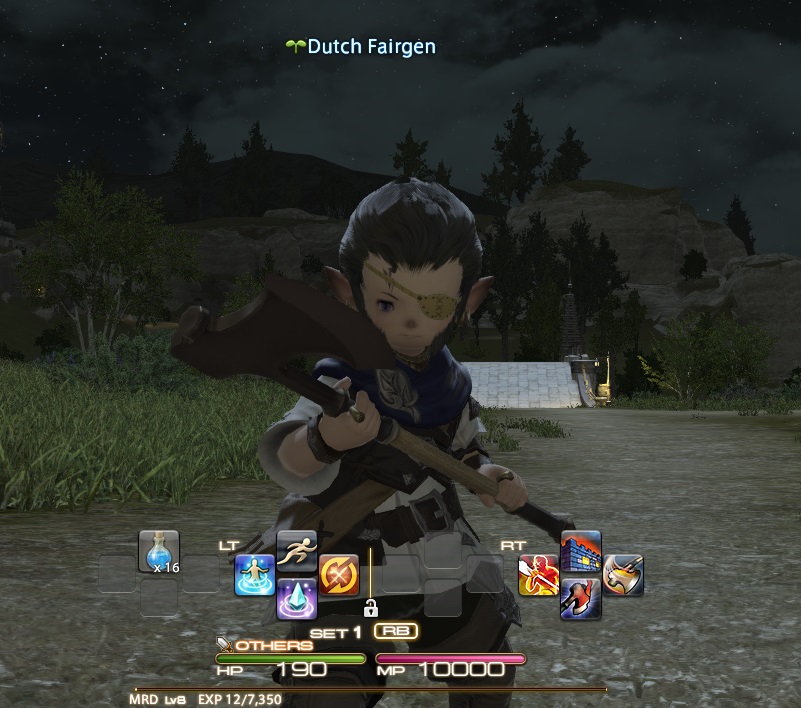
Task: Trigger the red axe skill on blue background
Action: [x=581, y=598]
